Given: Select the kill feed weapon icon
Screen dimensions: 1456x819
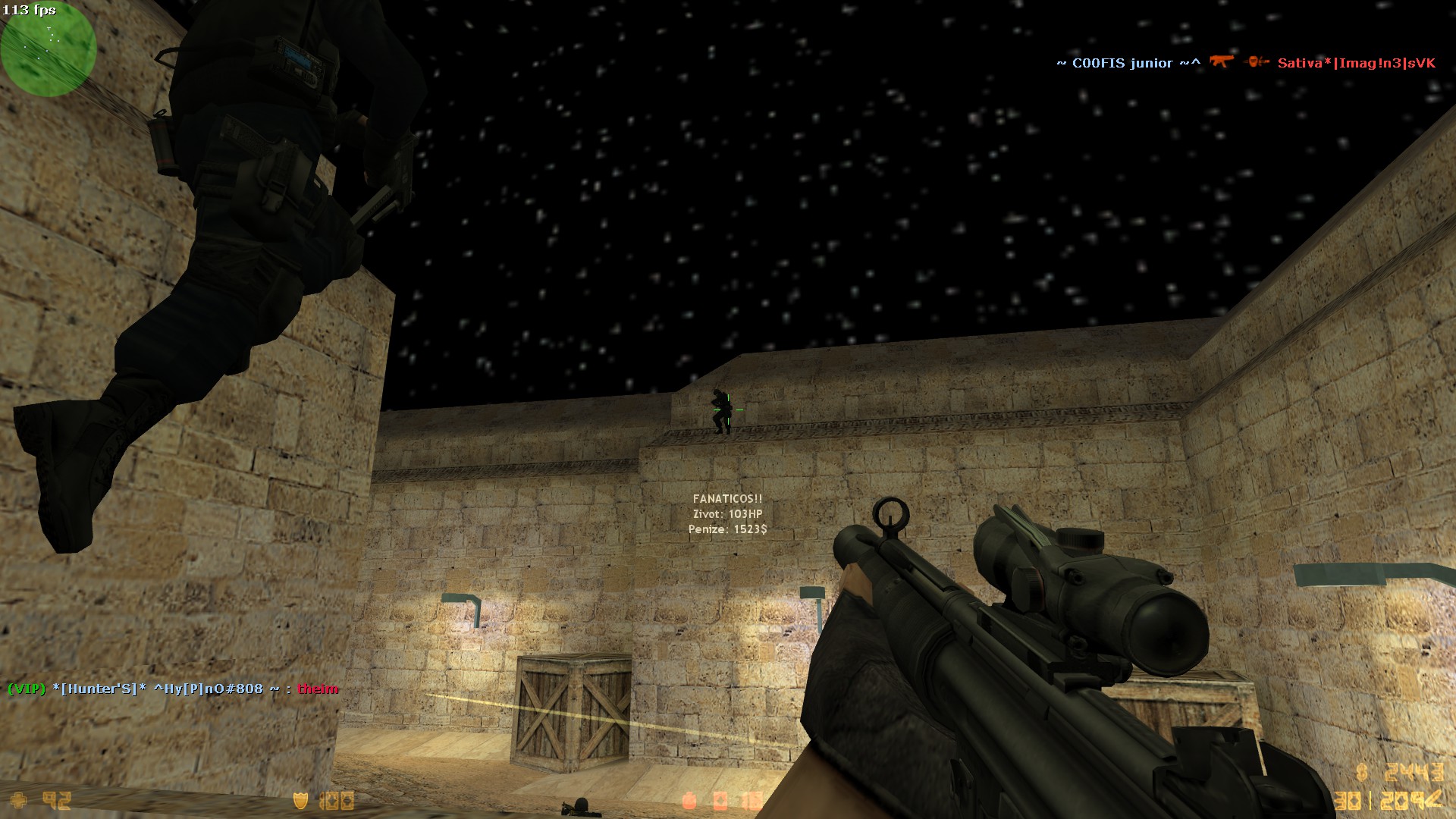Looking at the screenshot, I should point(1221,62).
